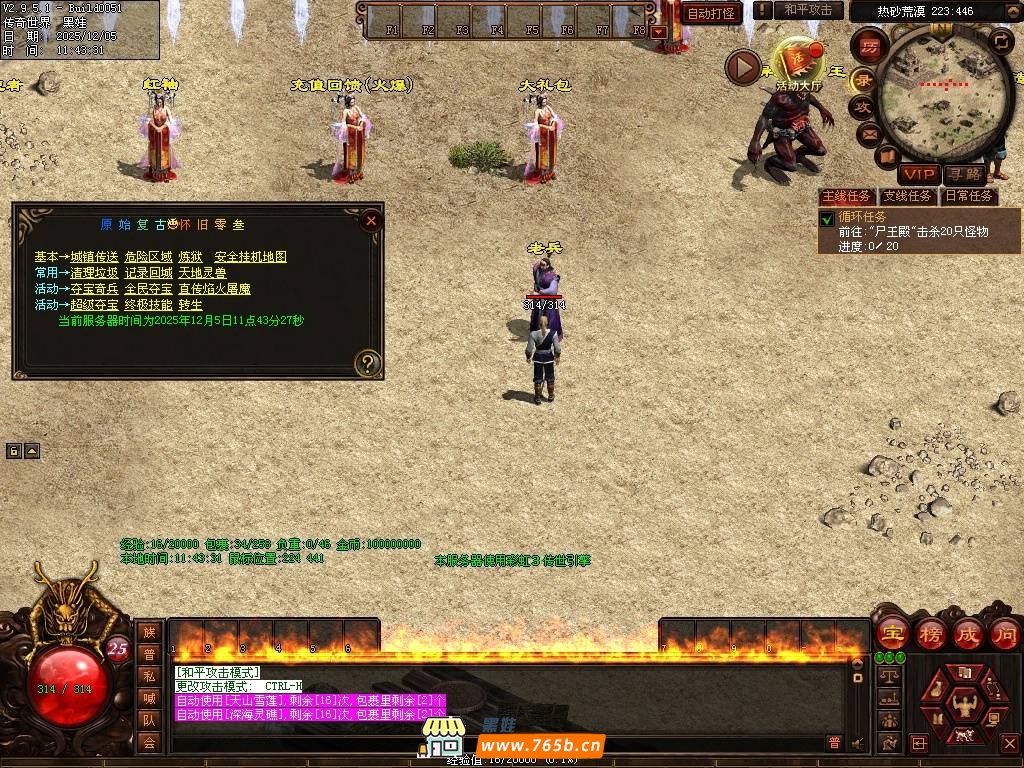The image size is (1024, 768).
Task: Close the teleport menu panel
Action: [371, 220]
